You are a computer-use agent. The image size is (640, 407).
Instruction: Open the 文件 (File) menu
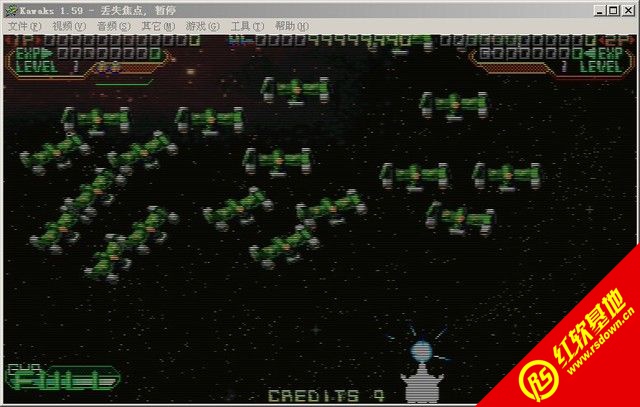coord(24,26)
